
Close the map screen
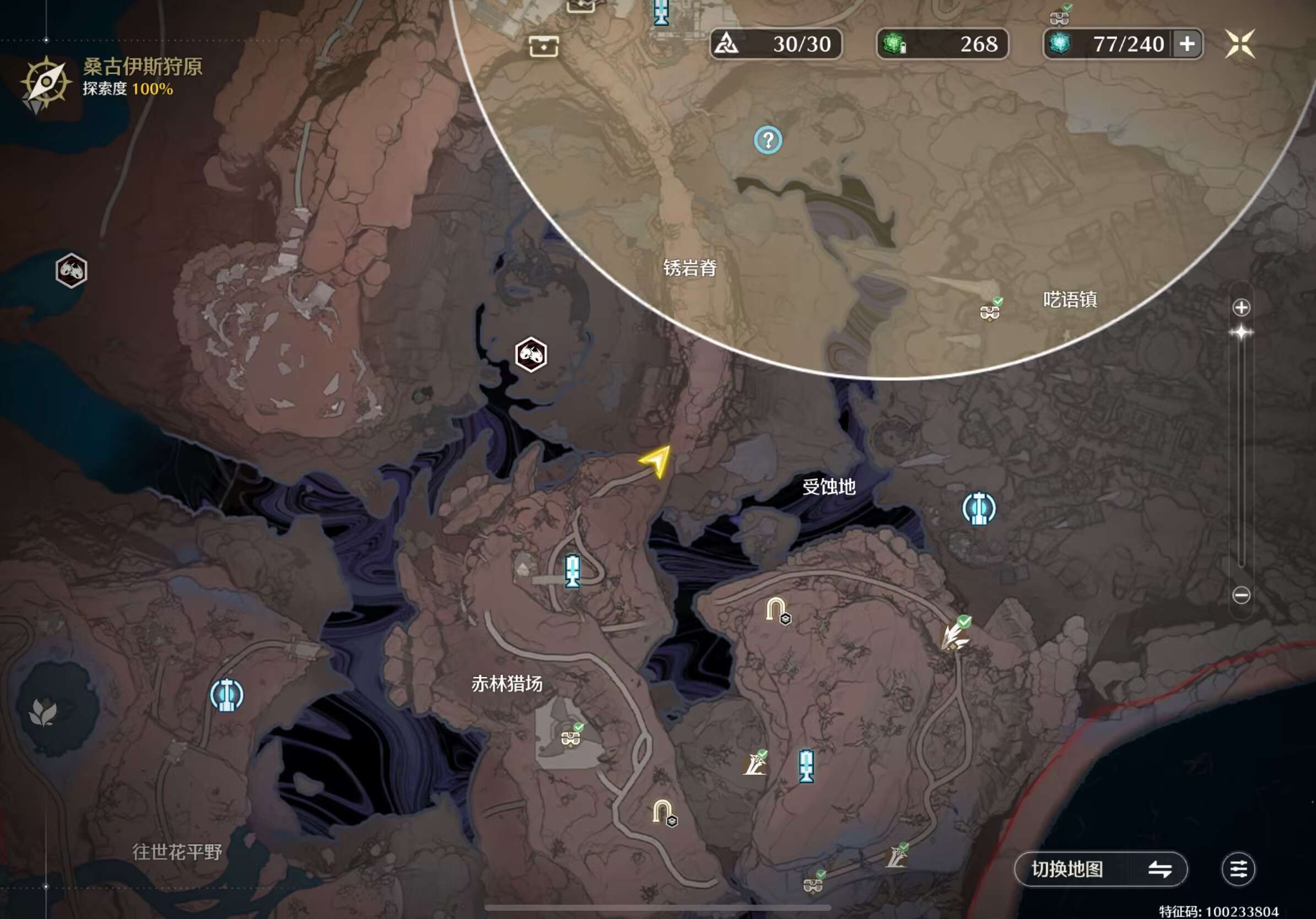pos(1240,44)
